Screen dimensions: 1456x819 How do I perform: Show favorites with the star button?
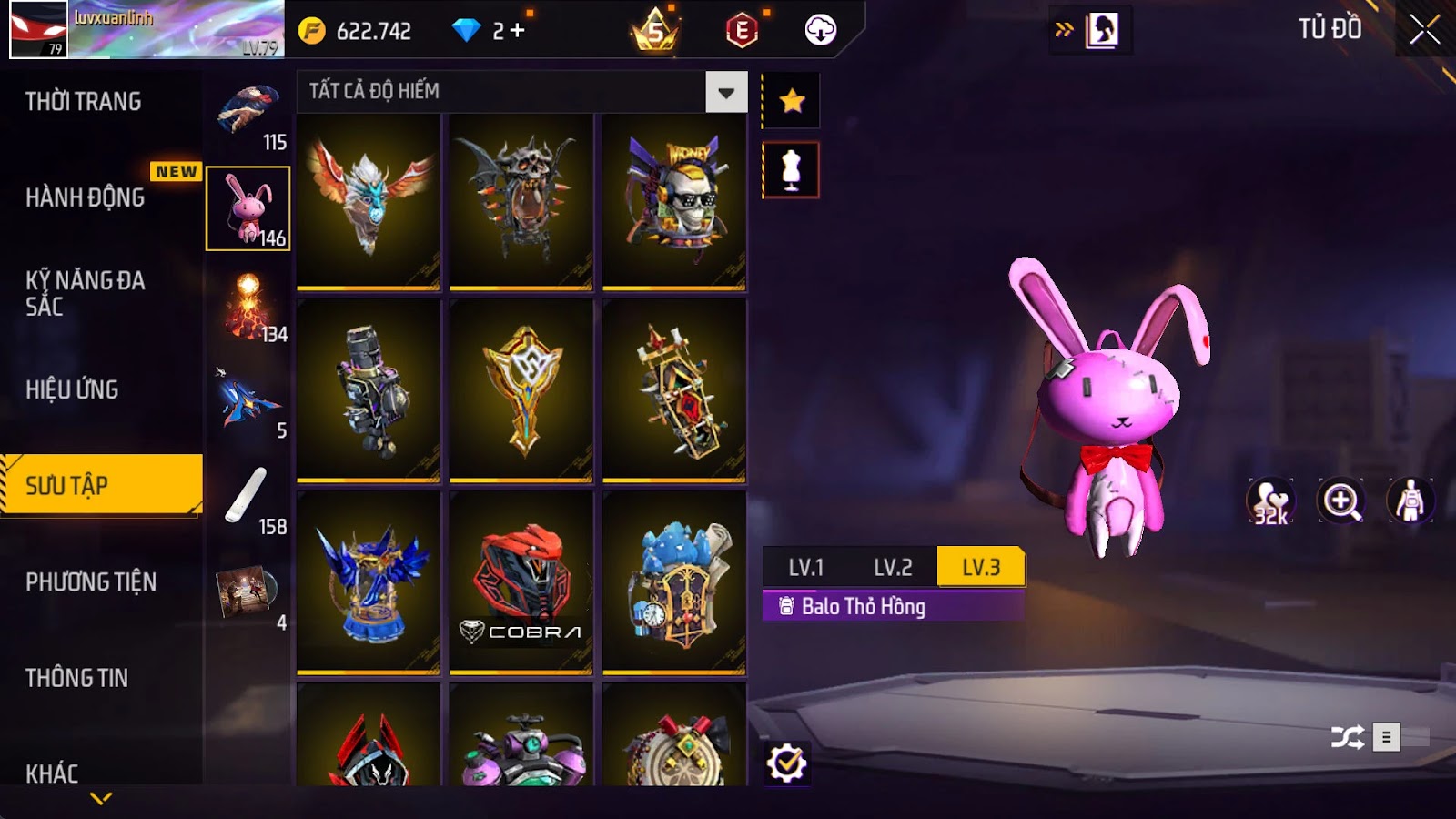click(x=792, y=100)
